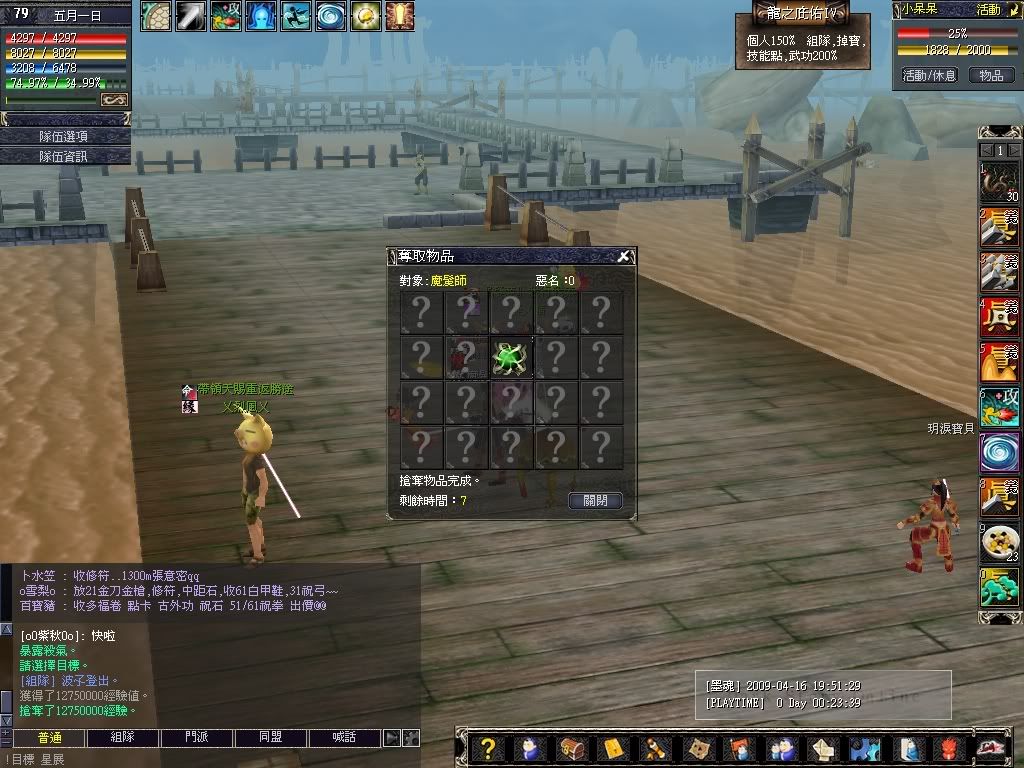Open the blue gear settings icon

[x=863, y=748]
